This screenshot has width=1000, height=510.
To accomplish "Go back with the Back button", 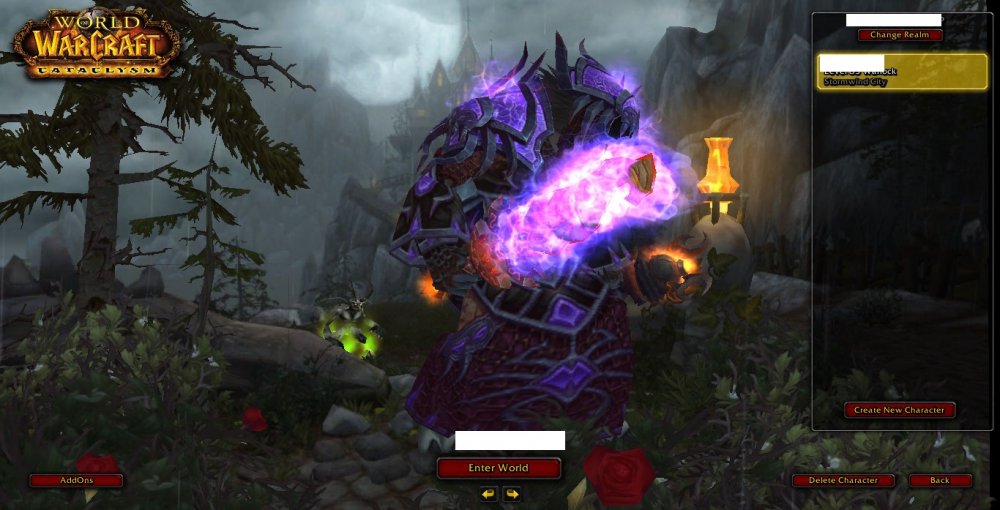I will tap(940, 481).
